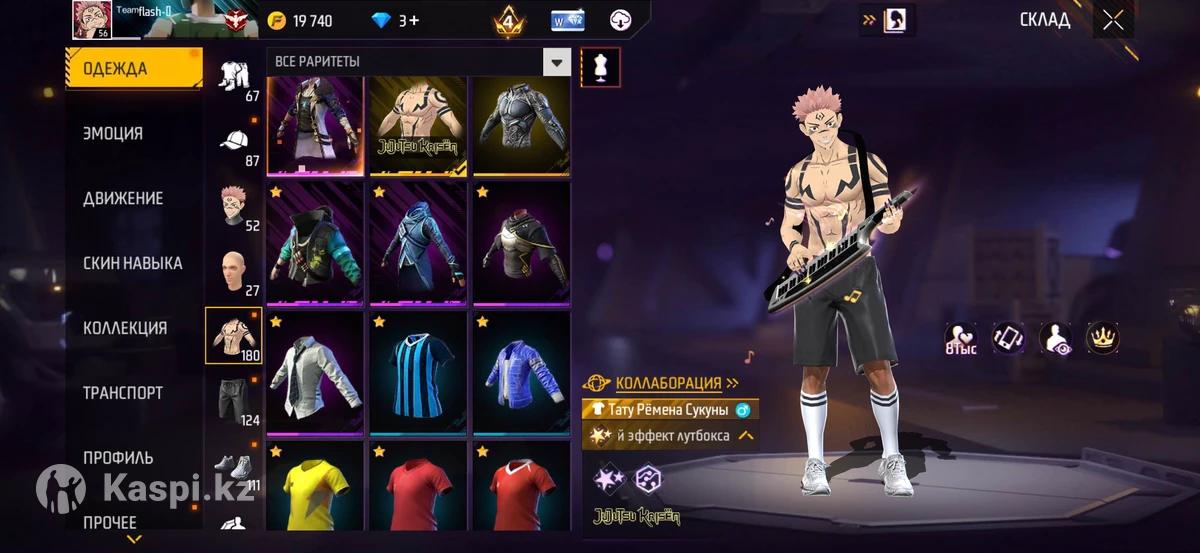Switch to the ДВИЖЕНИЕ section

(123, 199)
